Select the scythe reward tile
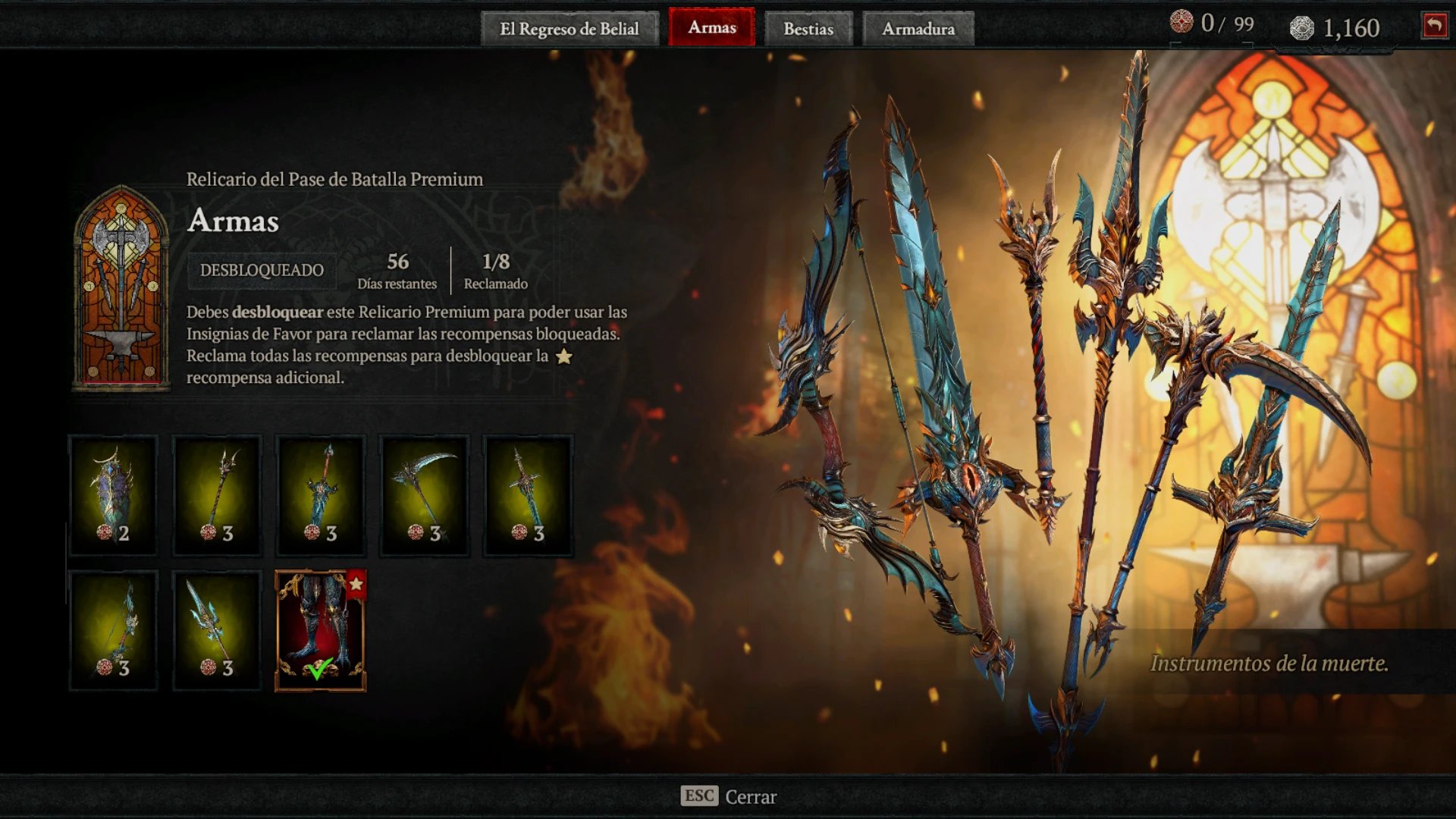Screen dimensions: 1456x819 [x=425, y=495]
